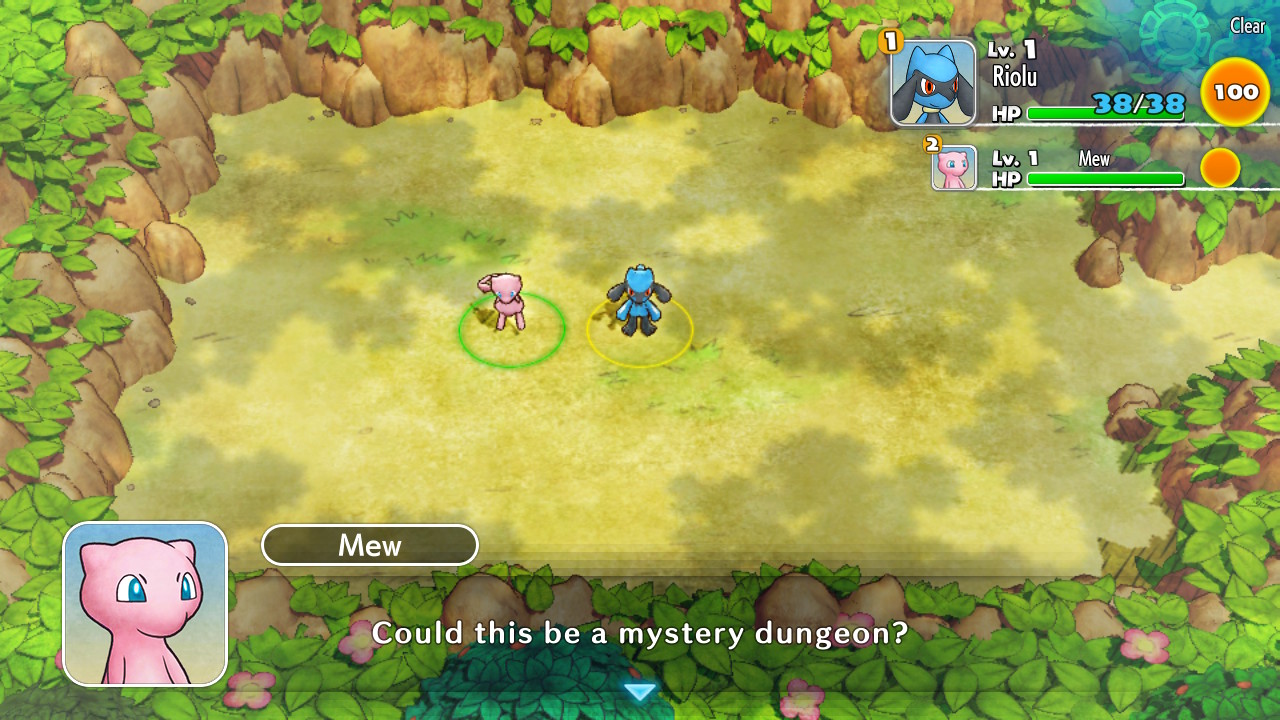Click Mew's large dialogue portrait

point(145,604)
